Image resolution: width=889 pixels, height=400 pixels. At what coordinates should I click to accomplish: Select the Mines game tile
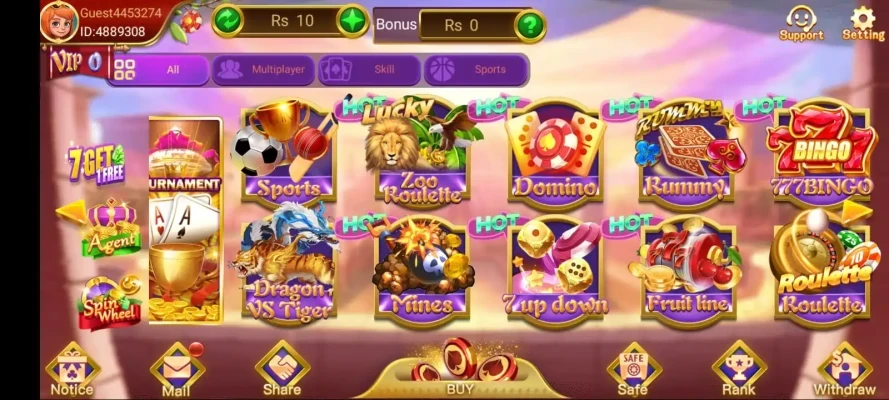click(421, 268)
